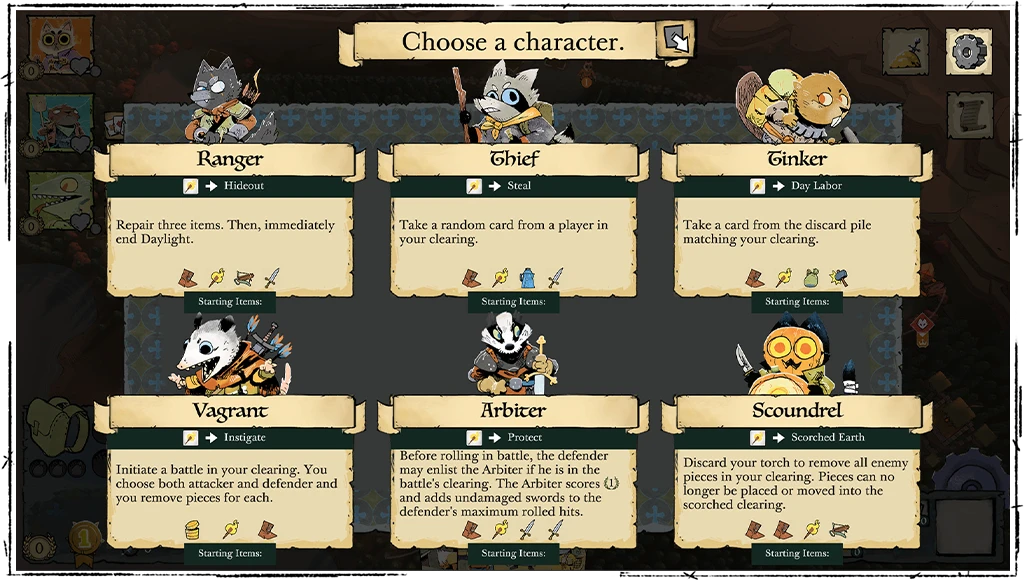Click the orange owl player portrait
1024x580 pixels.
tap(47, 41)
